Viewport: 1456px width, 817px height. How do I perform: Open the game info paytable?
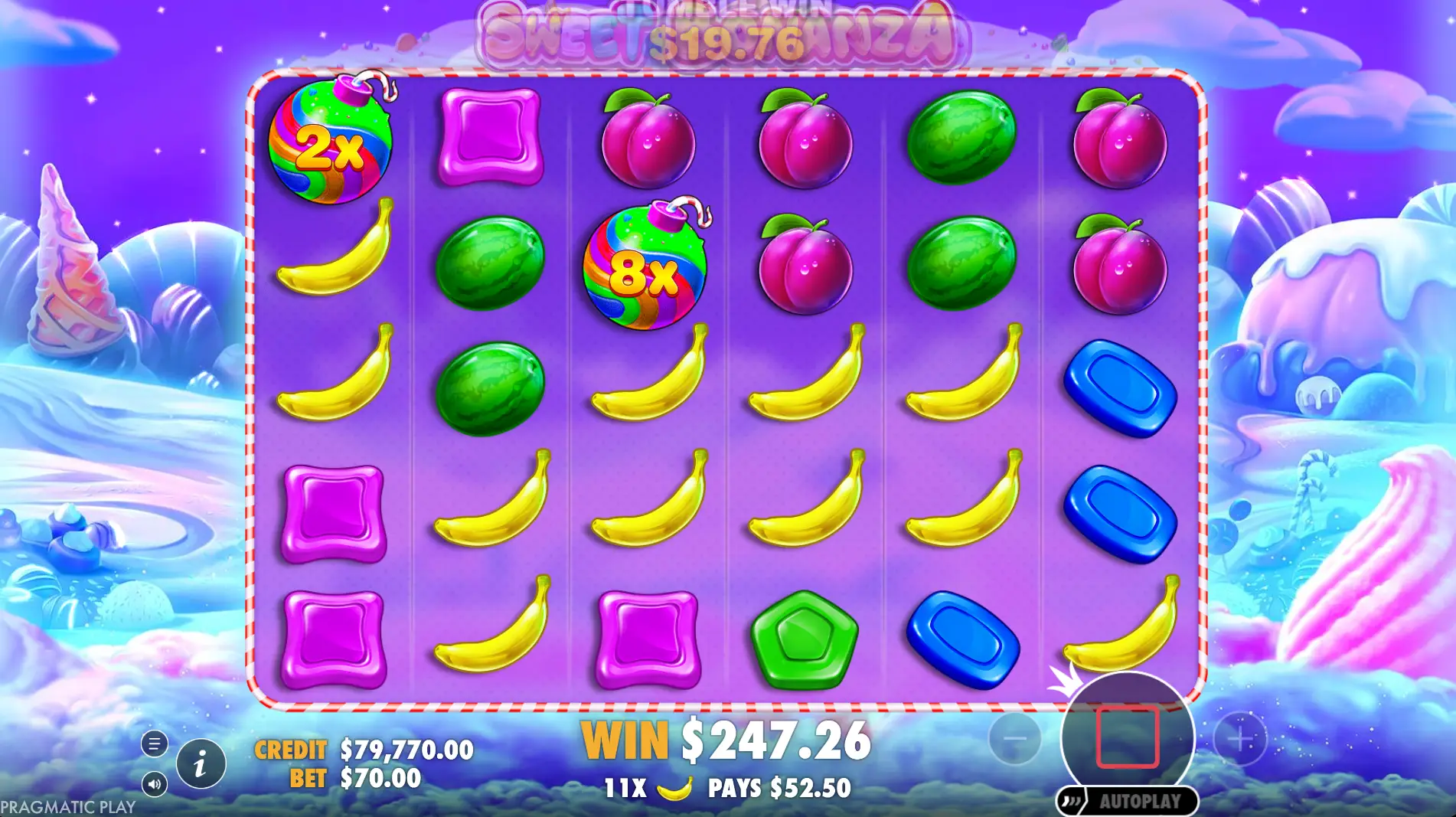pos(201,763)
